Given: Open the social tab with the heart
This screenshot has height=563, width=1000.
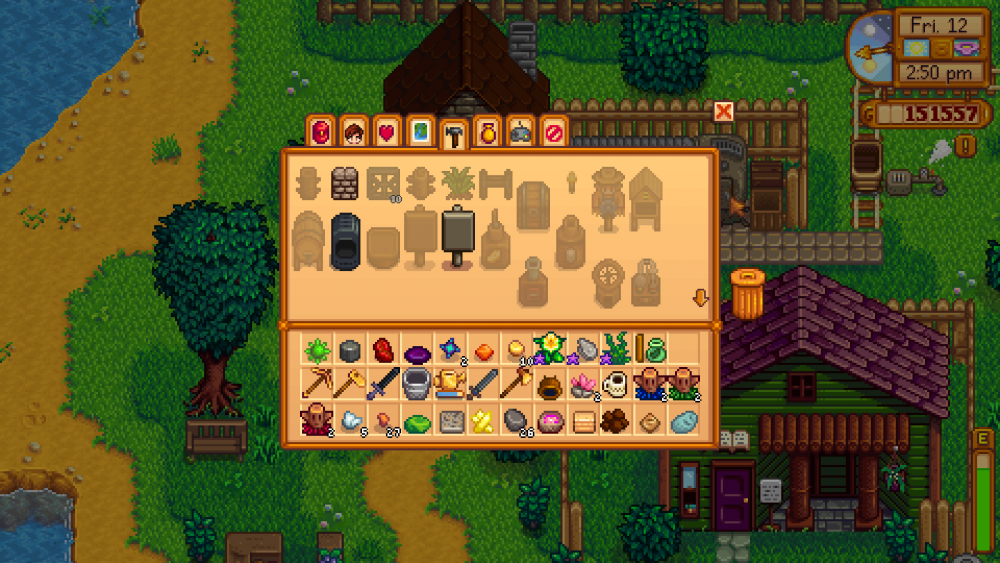Looking at the screenshot, I should tap(385, 131).
